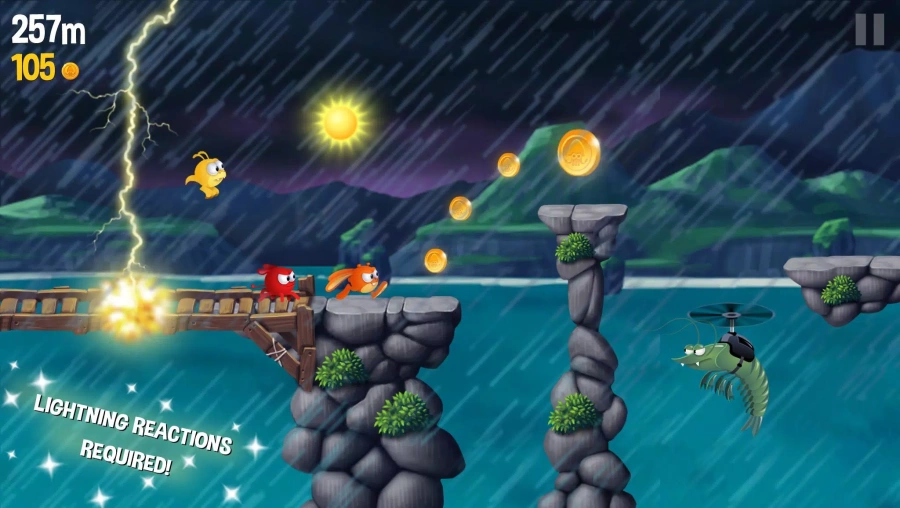Screen dimensions: 900x508
Task: Pause the game with the pause button
Action: [869, 29]
